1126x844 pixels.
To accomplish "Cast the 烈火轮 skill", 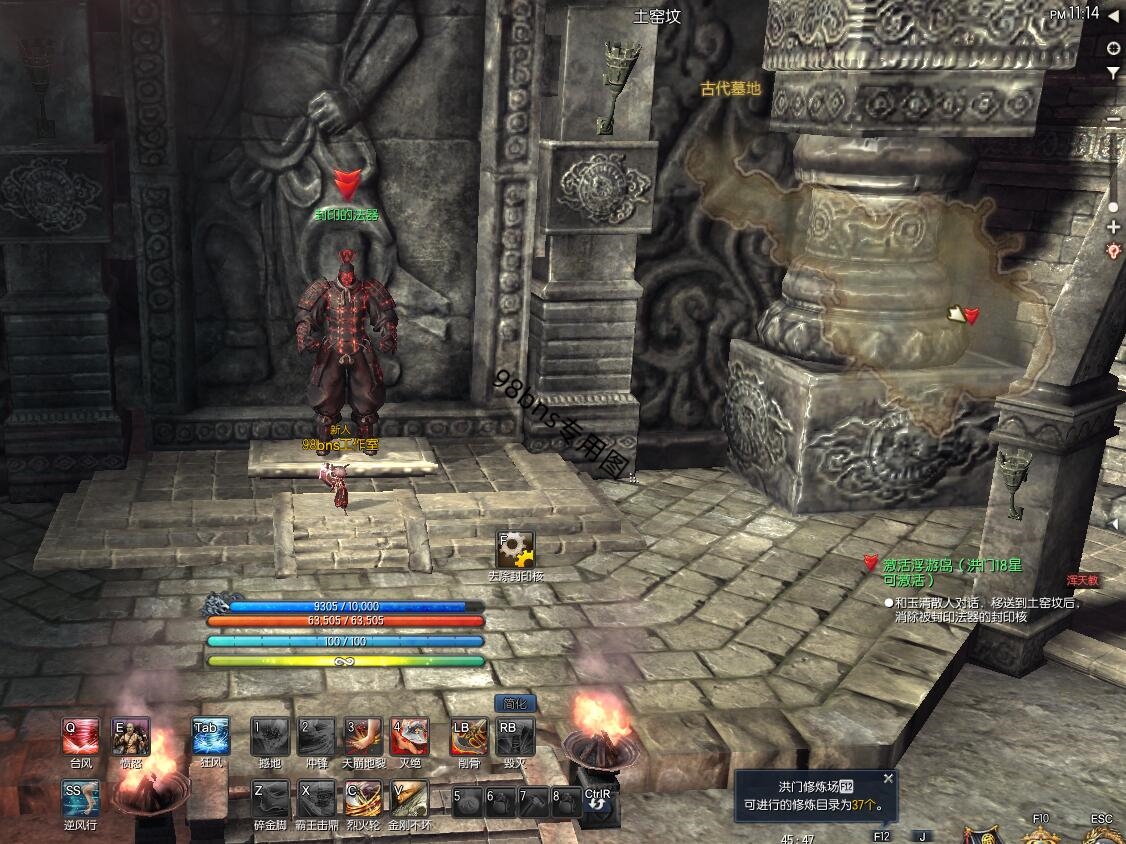I will pyautogui.click(x=362, y=799).
